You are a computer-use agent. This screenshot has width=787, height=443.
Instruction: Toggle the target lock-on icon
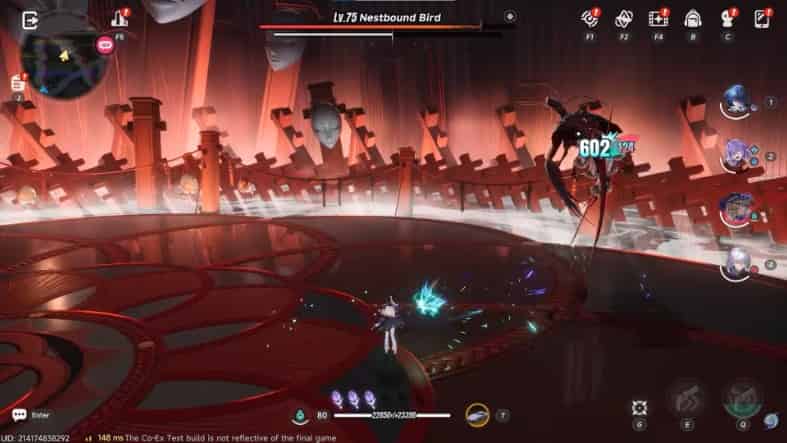(640, 408)
